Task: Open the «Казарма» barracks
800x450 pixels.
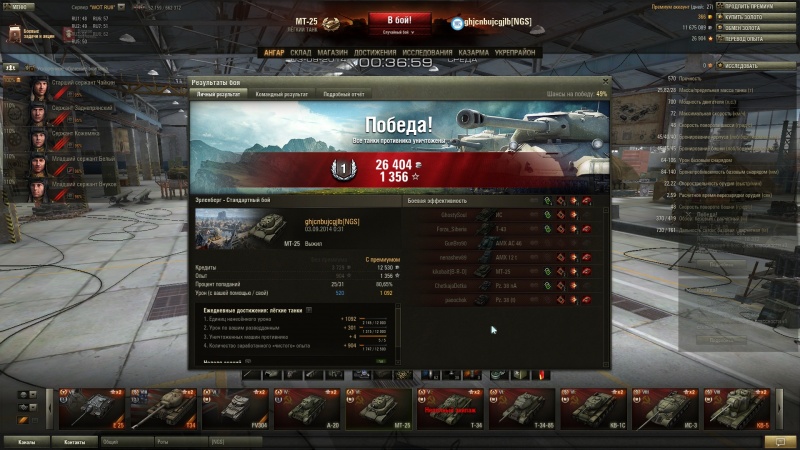Action: [474, 52]
